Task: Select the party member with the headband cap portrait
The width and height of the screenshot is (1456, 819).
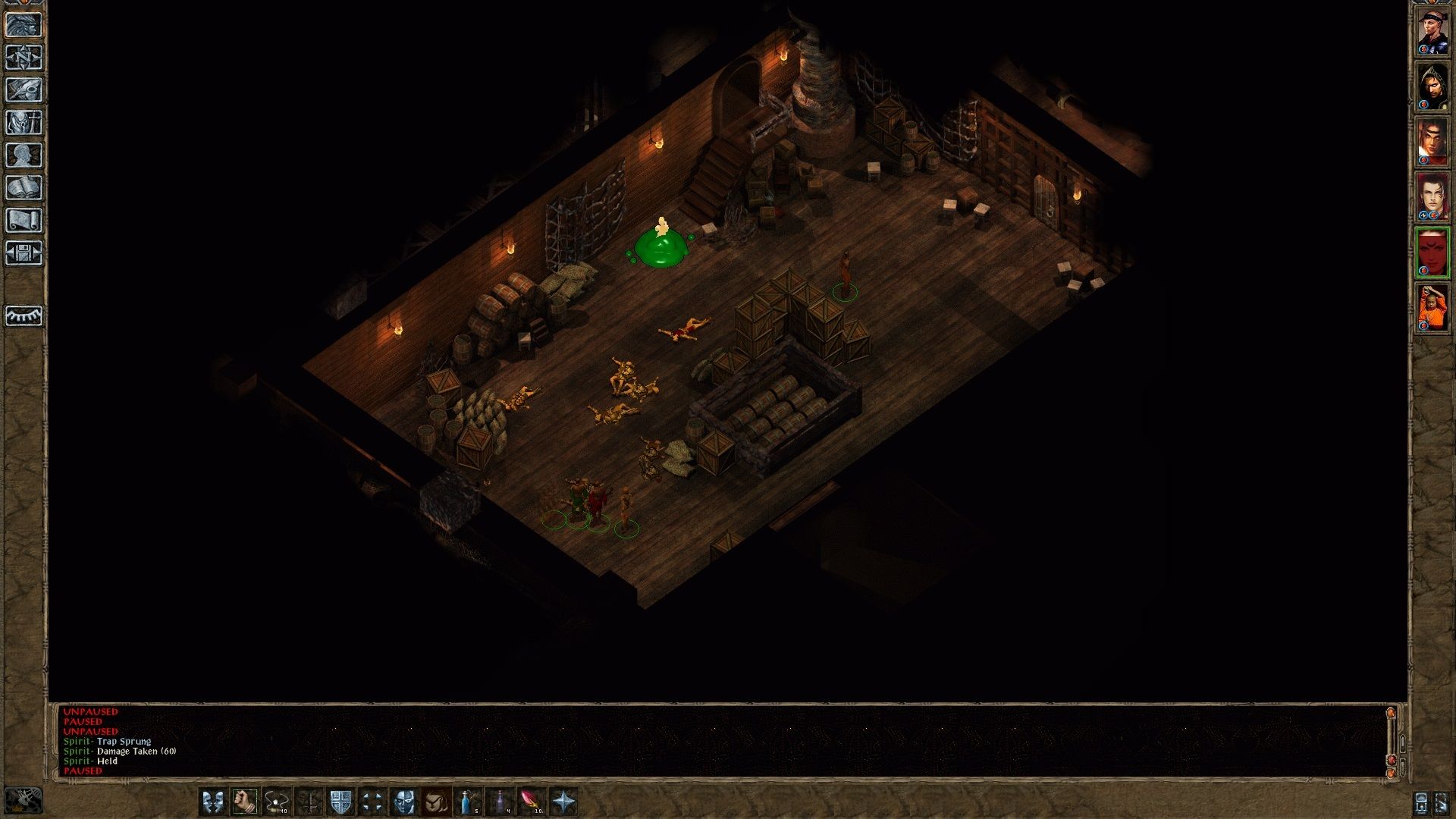Action: pyautogui.click(x=1432, y=32)
